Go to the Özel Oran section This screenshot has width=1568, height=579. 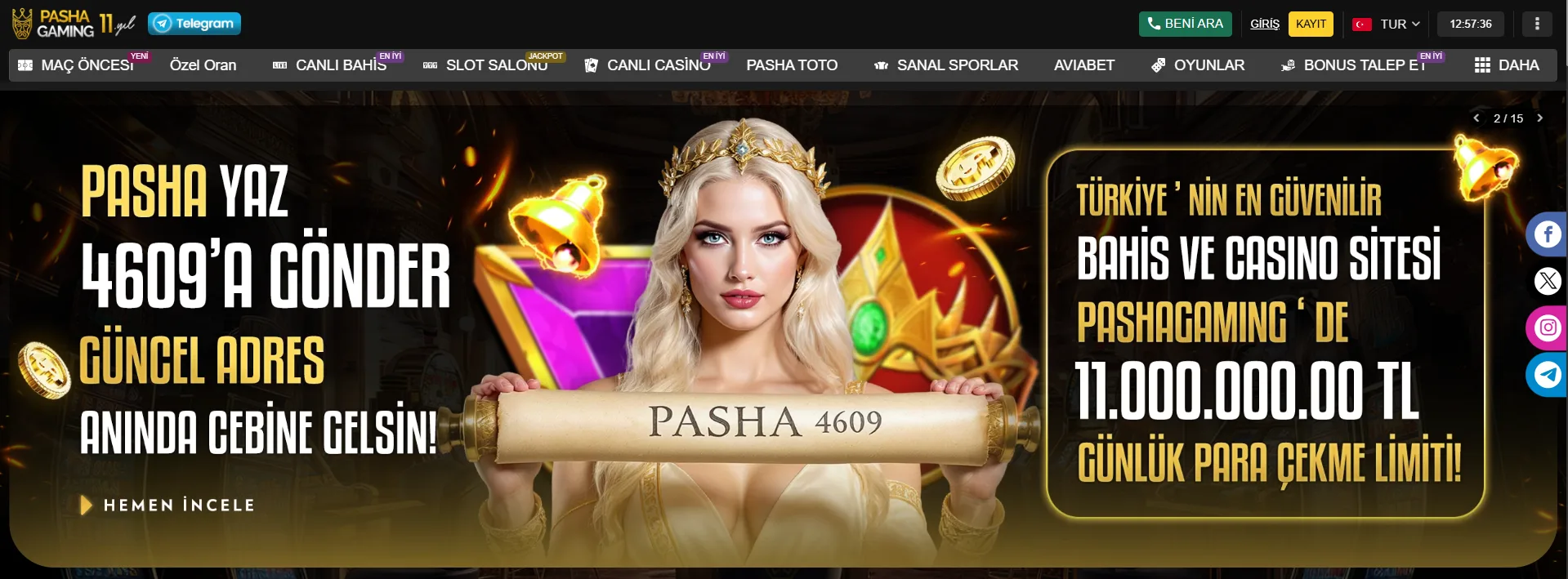203,65
